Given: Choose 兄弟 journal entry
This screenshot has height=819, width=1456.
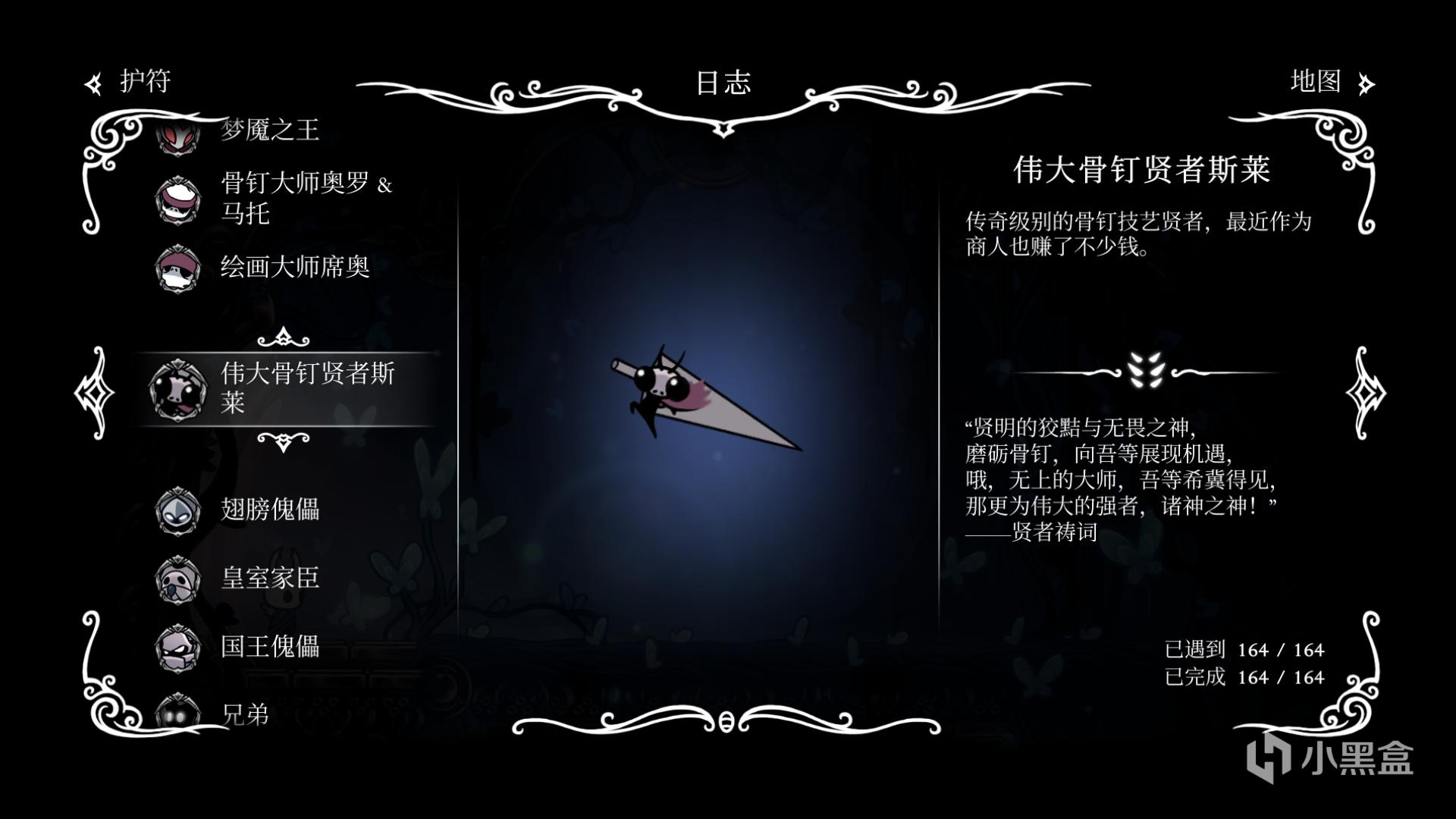Looking at the screenshot, I should click(244, 714).
